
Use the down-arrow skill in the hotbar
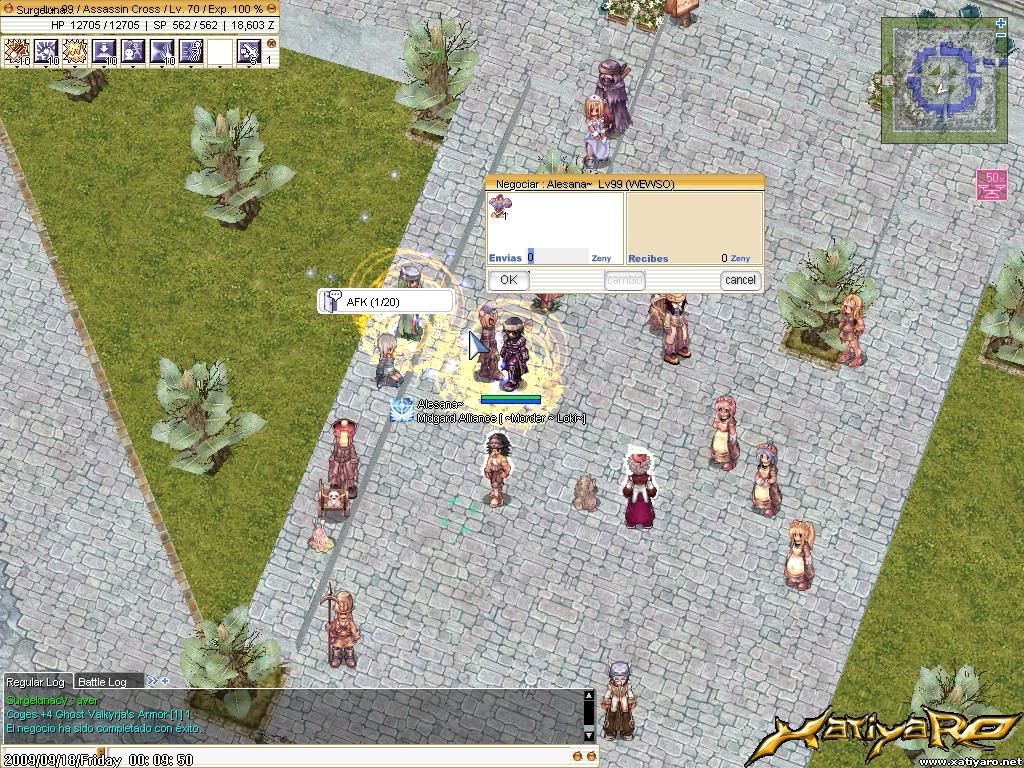pos(104,51)
